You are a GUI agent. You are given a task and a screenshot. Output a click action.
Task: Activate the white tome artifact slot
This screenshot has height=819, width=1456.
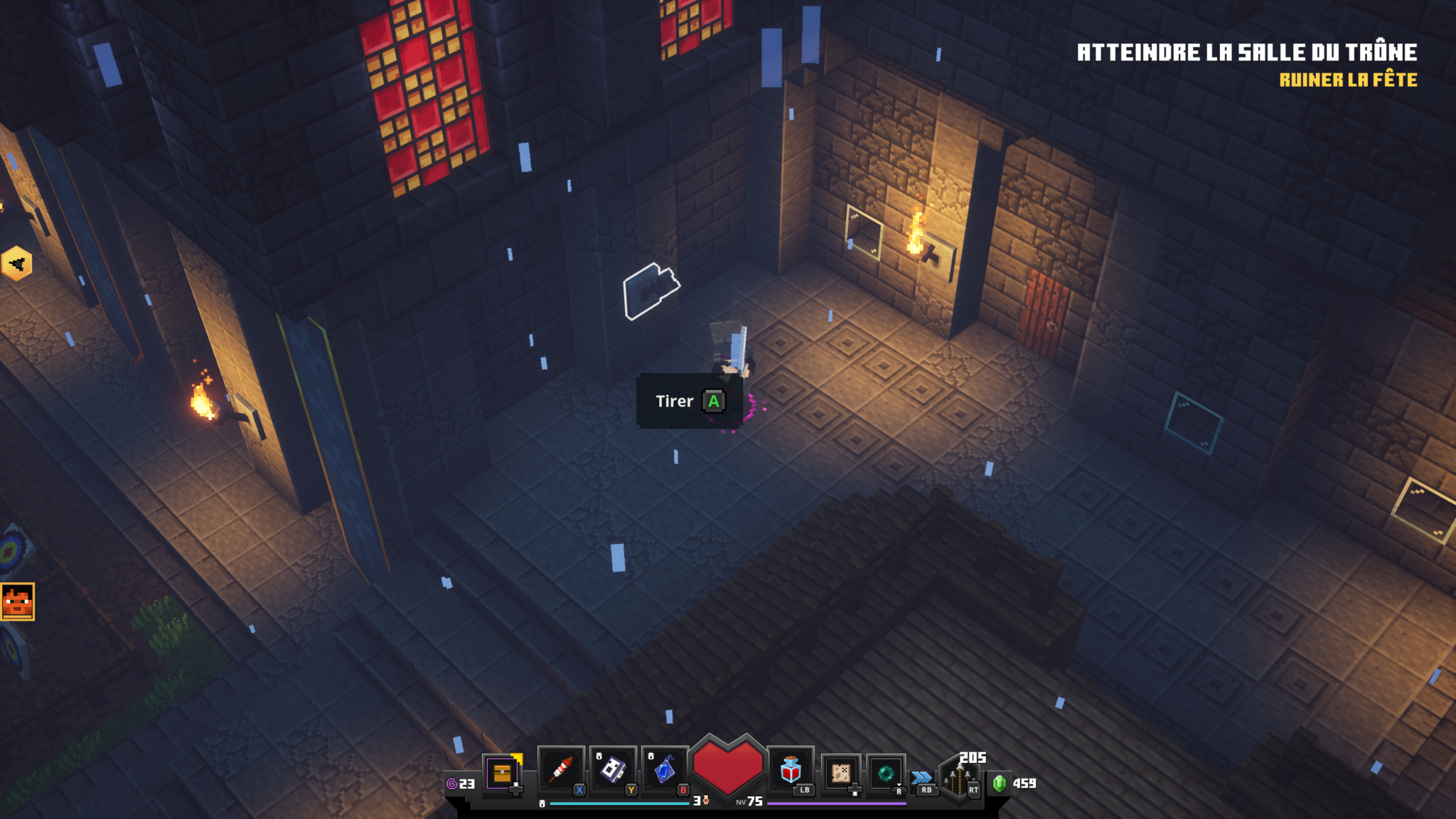pos(613,770)
